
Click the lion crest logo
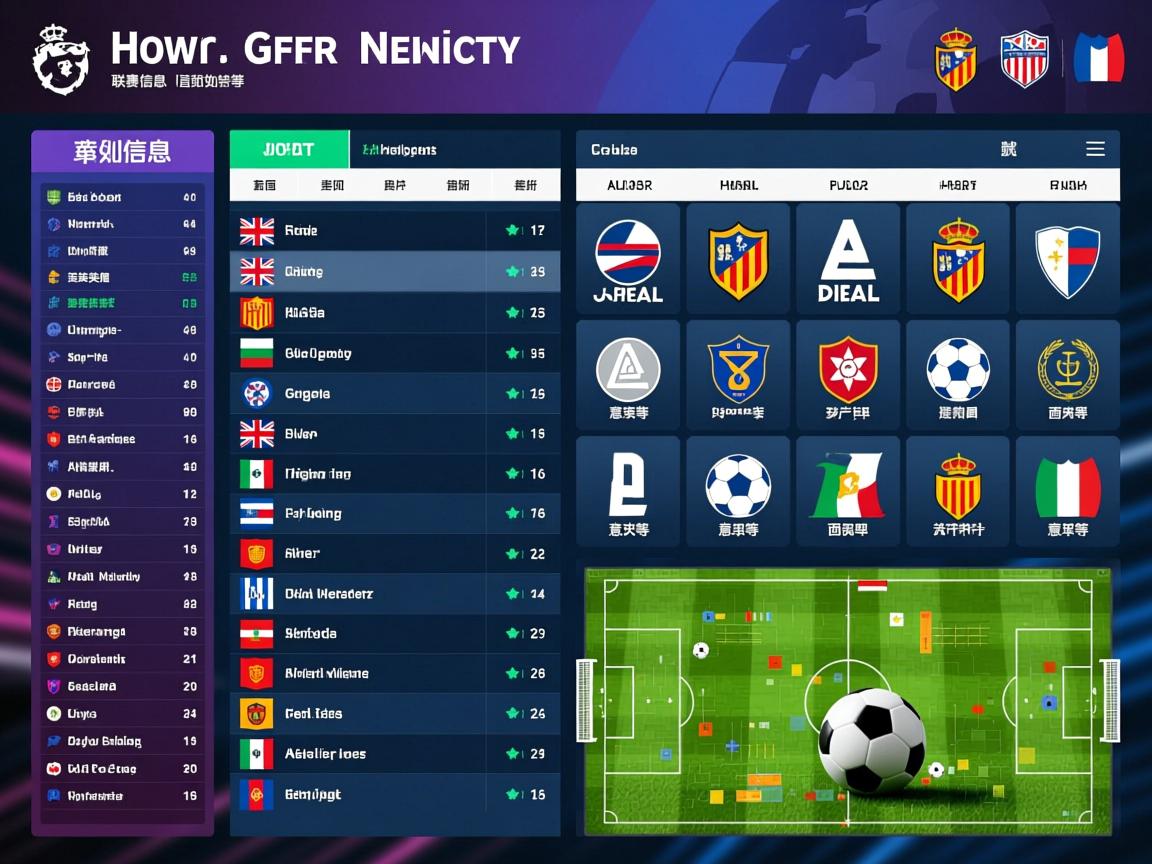[x=61, y=60]
